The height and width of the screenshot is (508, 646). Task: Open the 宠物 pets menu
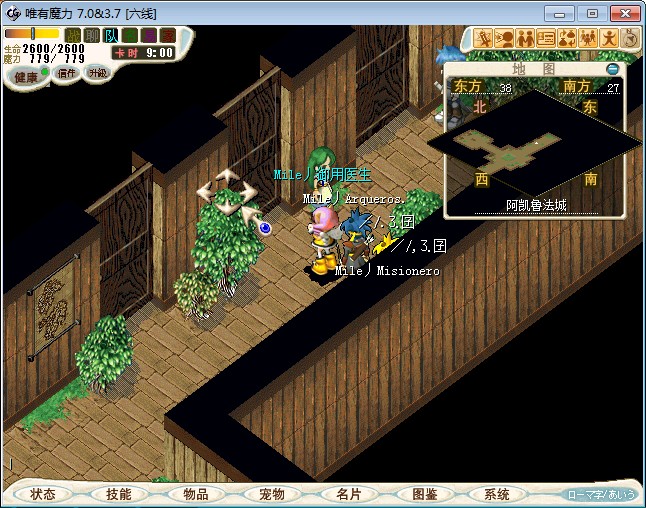[x=272, y=494]
